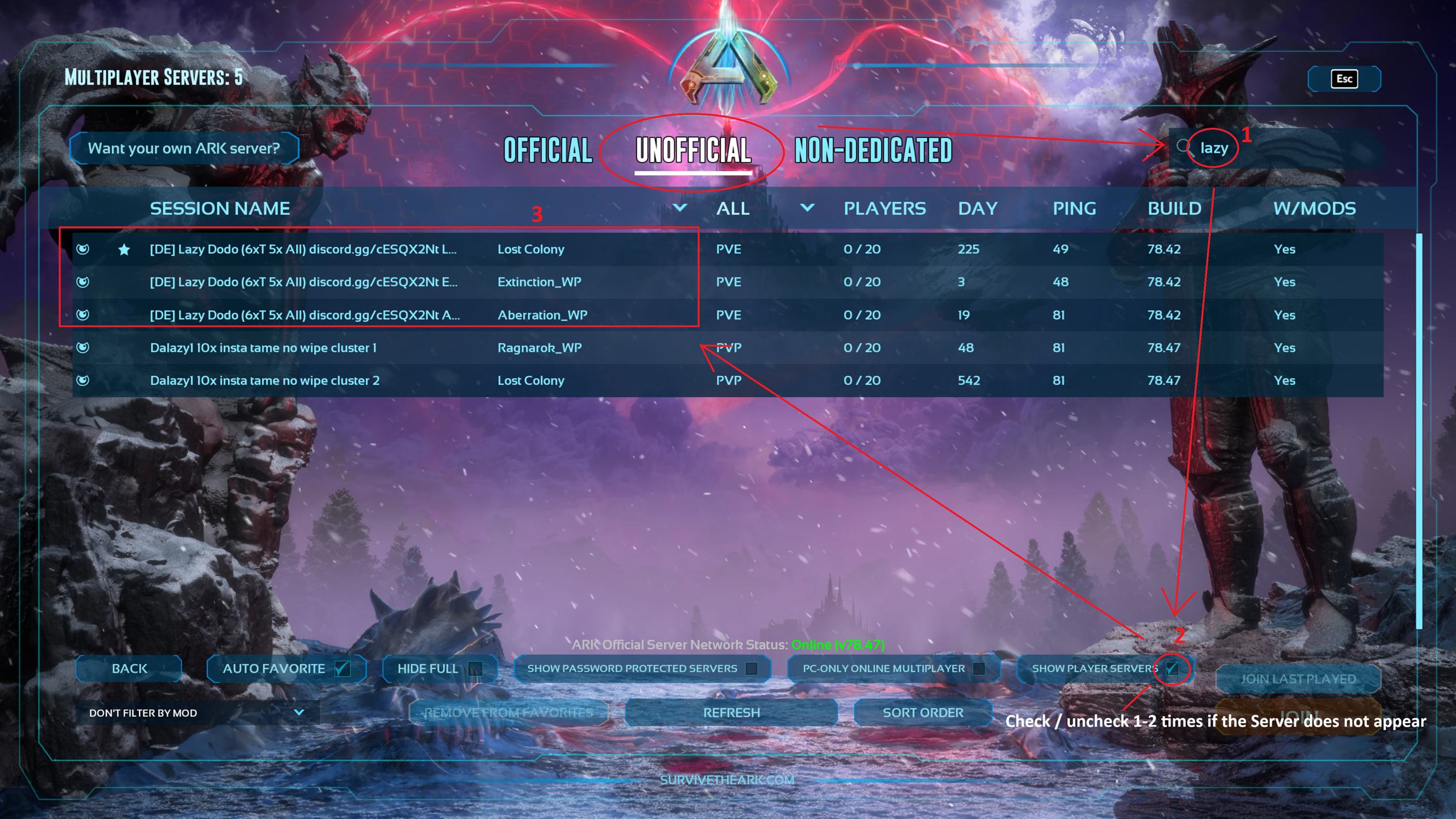Screen dimensions: 1456x819
Task: Uncheck Show Player Servers
Action: pyautogui.click(x=1172, y=668)
